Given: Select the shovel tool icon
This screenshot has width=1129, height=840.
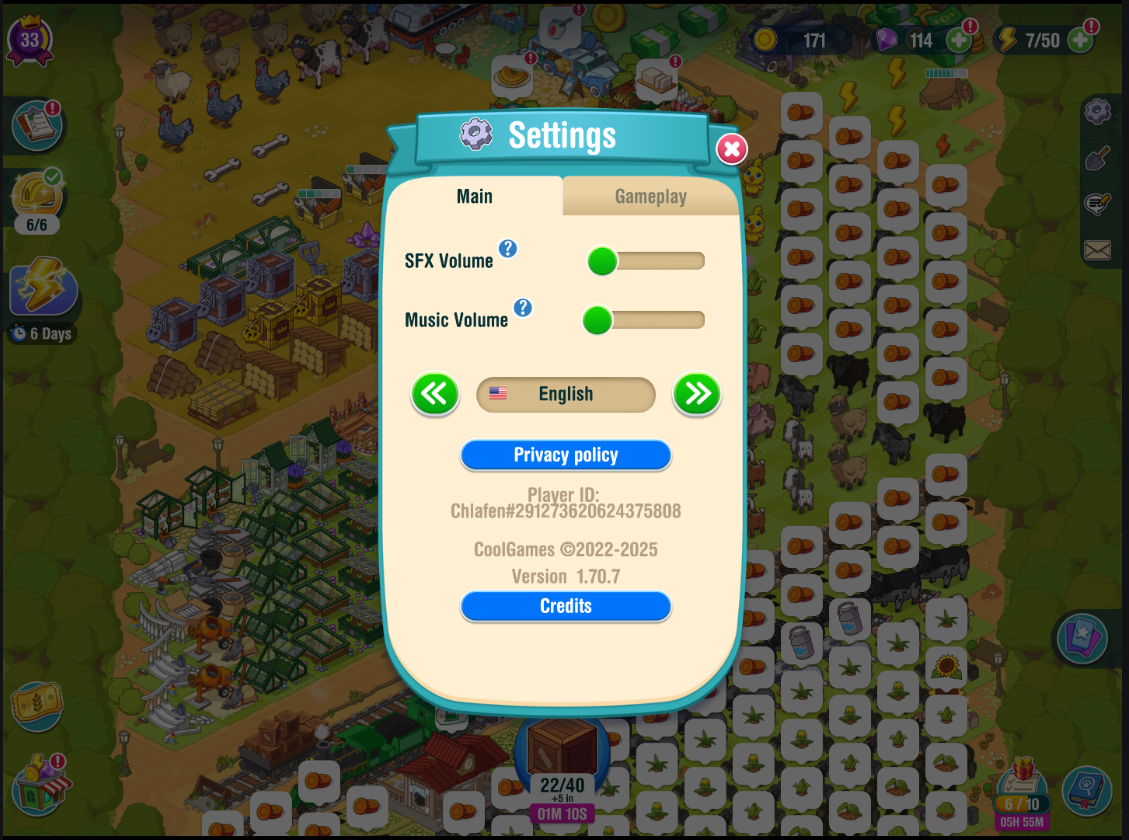Looking at the screenshot, I should pyautogui.click(x=1097, y=158).
